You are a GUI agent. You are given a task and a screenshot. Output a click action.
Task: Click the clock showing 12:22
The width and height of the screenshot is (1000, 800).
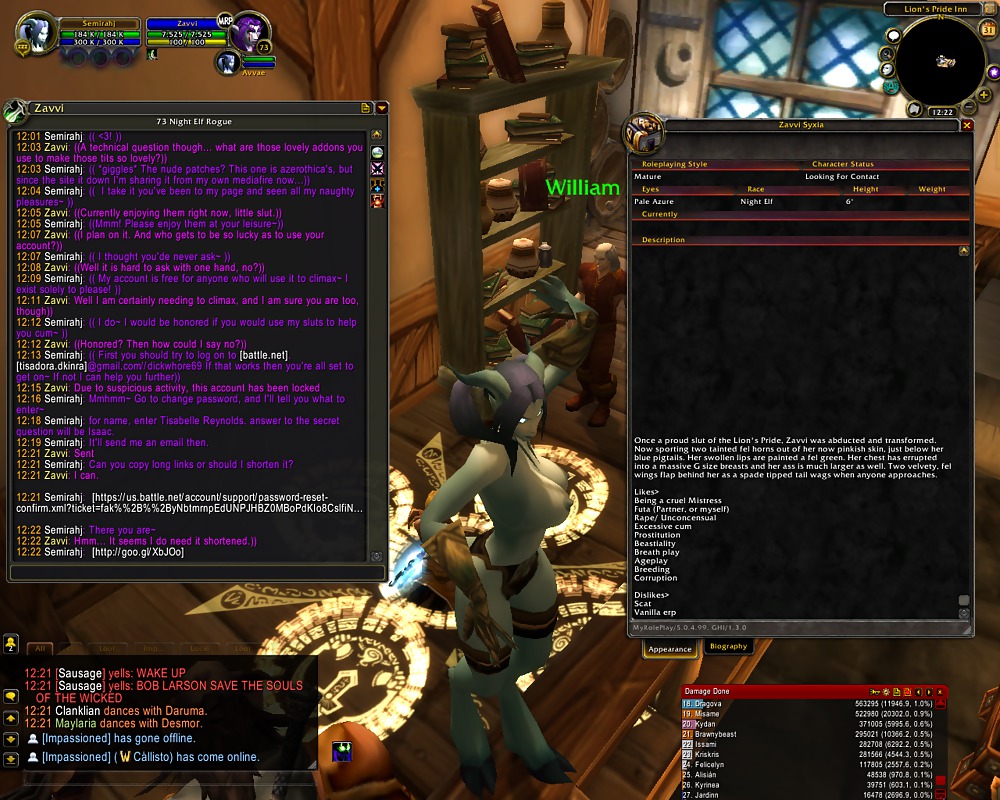[x=941, y=113]
